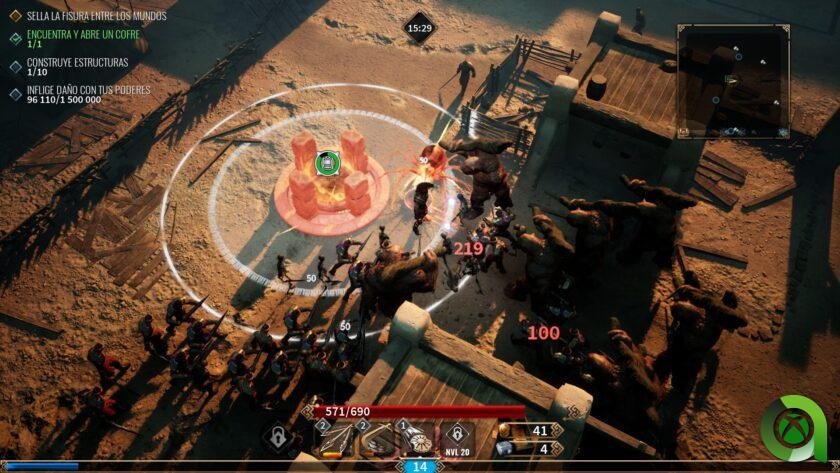Click the gold coin resource icon
840x473 pixels.
pyautogui.click(x=506, y=430)
